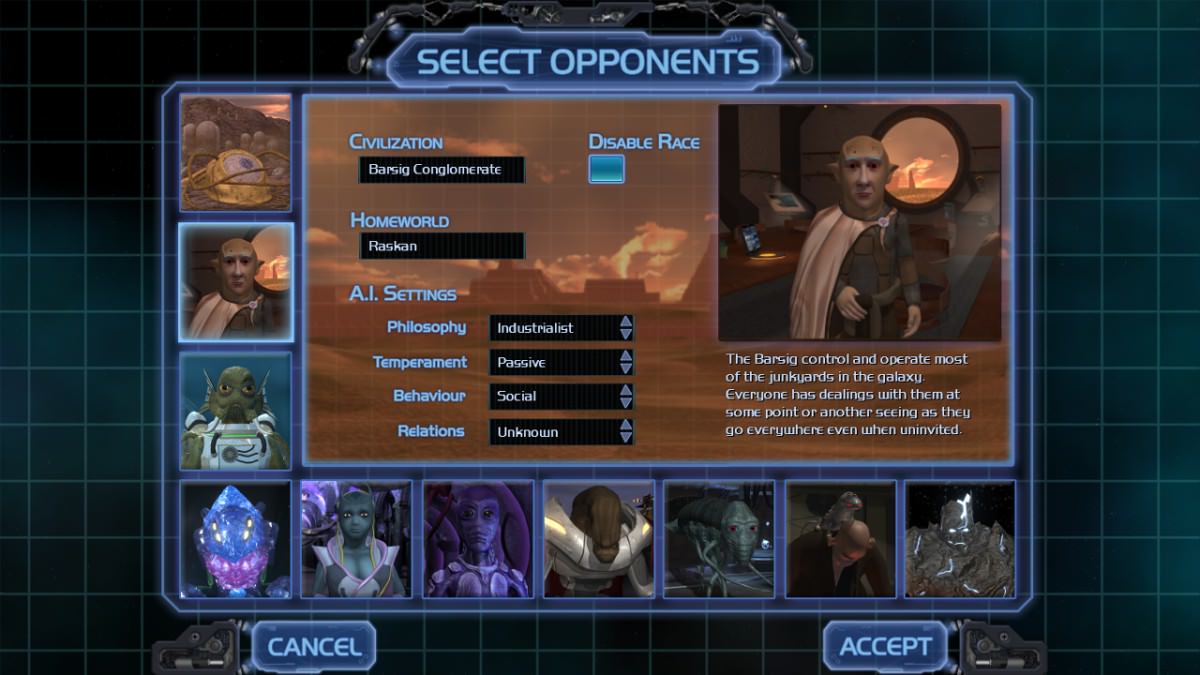Select the brain-in-tentacles alien portrait

236,153
